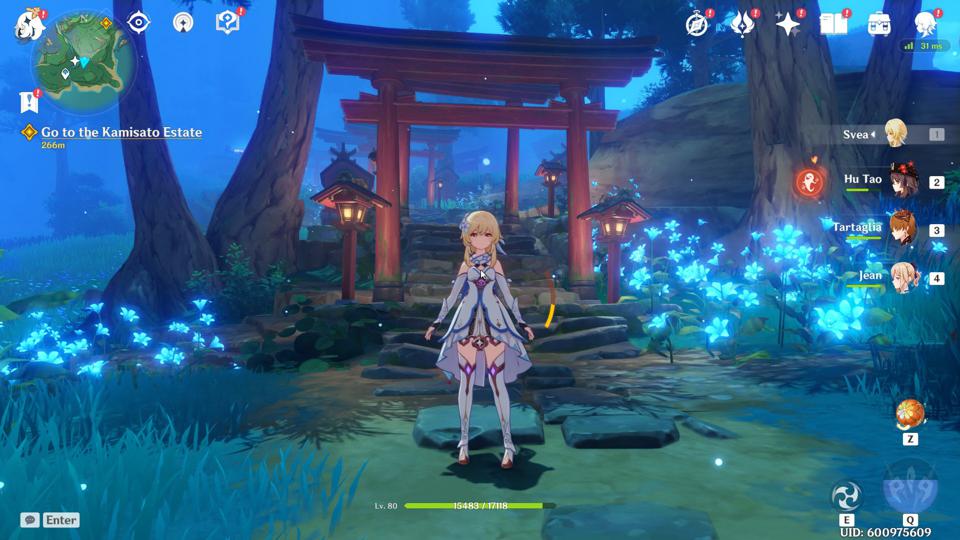The width and height of the screenshot is (960, 540).
Task: Select the Go to the Kamisato Estate quest
Action: point(120,132)
